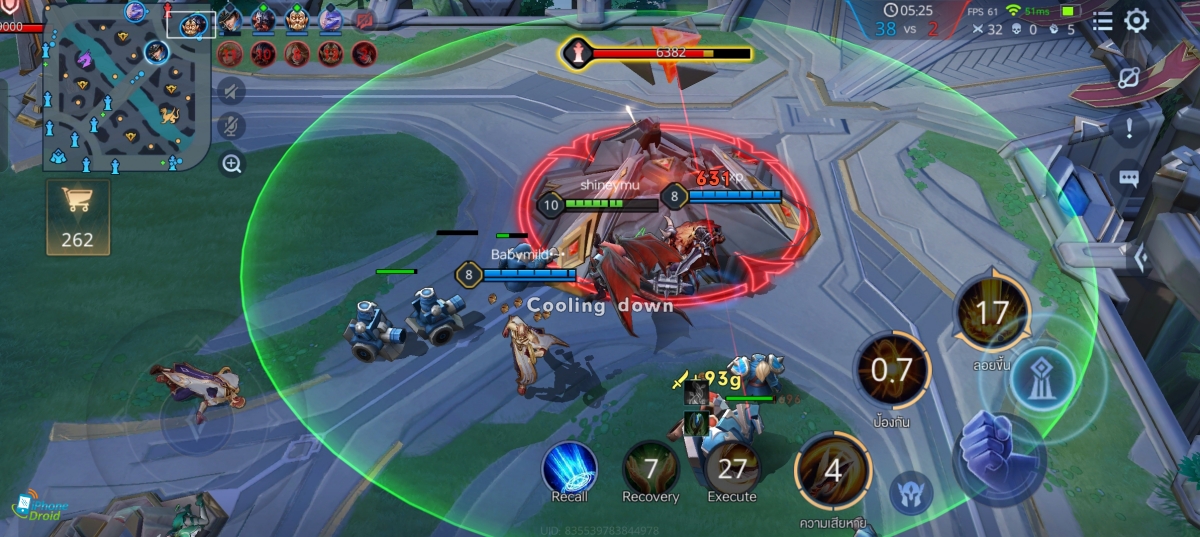Screen dimensions: 1200x537
Task: Open quick chat via the speech bubble icon
Action: point(1129,178)
